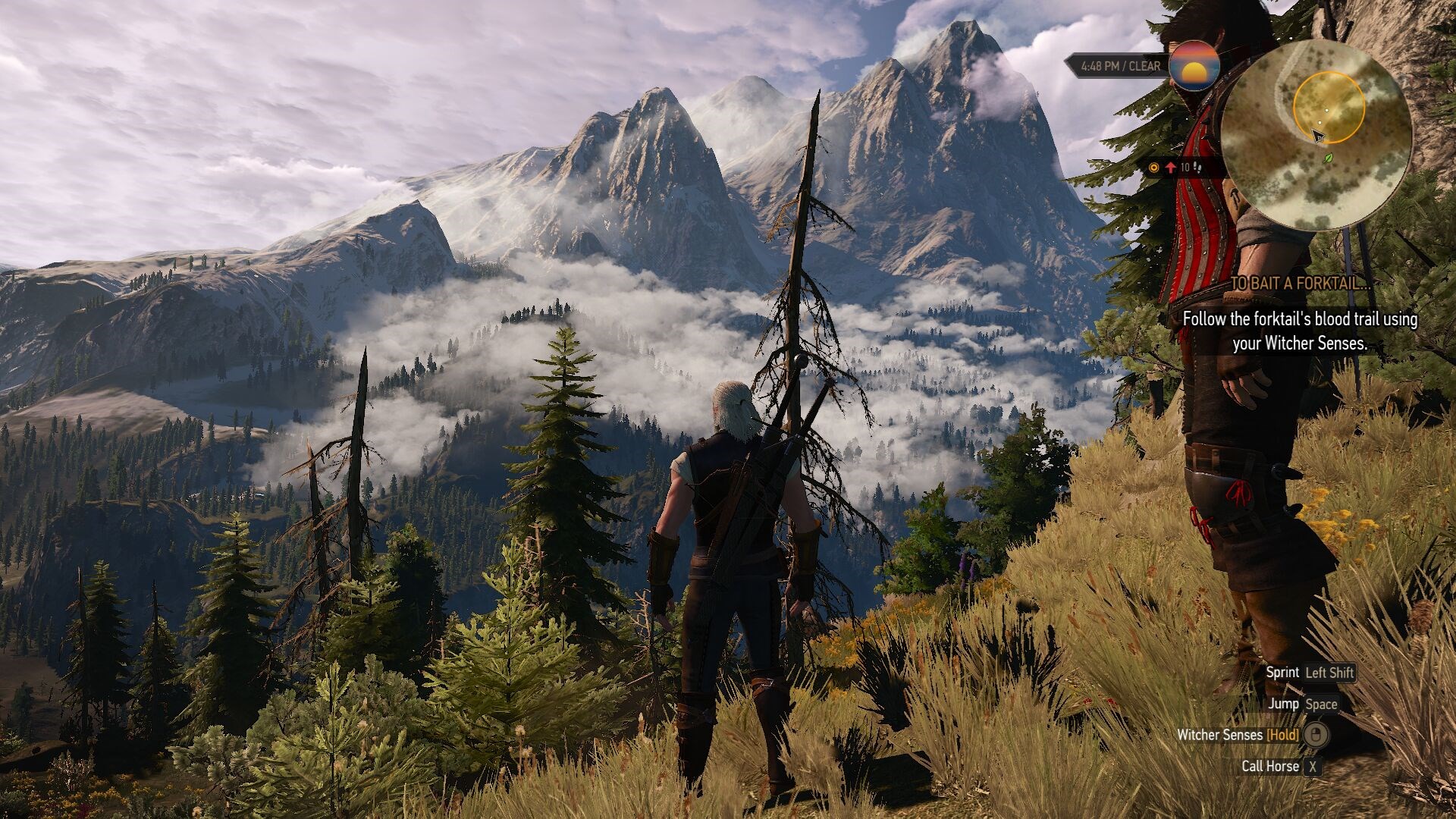
Task: Click the player arrow marker on the minimap
Action: 1317,136
